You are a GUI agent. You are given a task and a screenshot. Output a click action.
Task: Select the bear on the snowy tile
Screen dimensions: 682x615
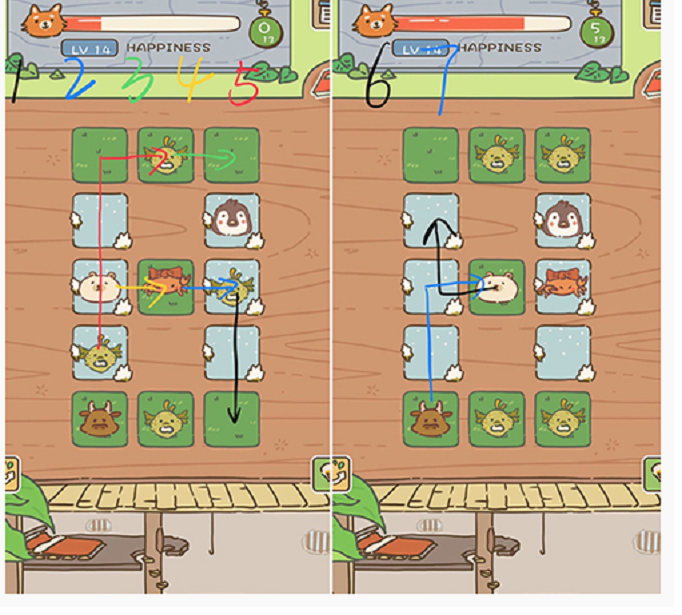[x=99, y=287]
